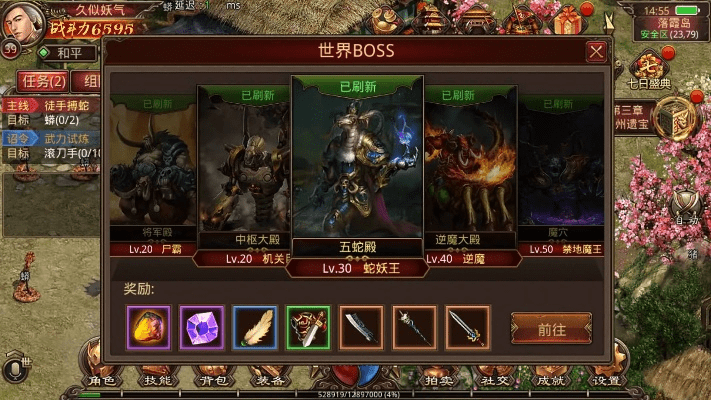
Task: Select the 五蛇殿 蛇妖王 boss card
Action: pos(357,170)
